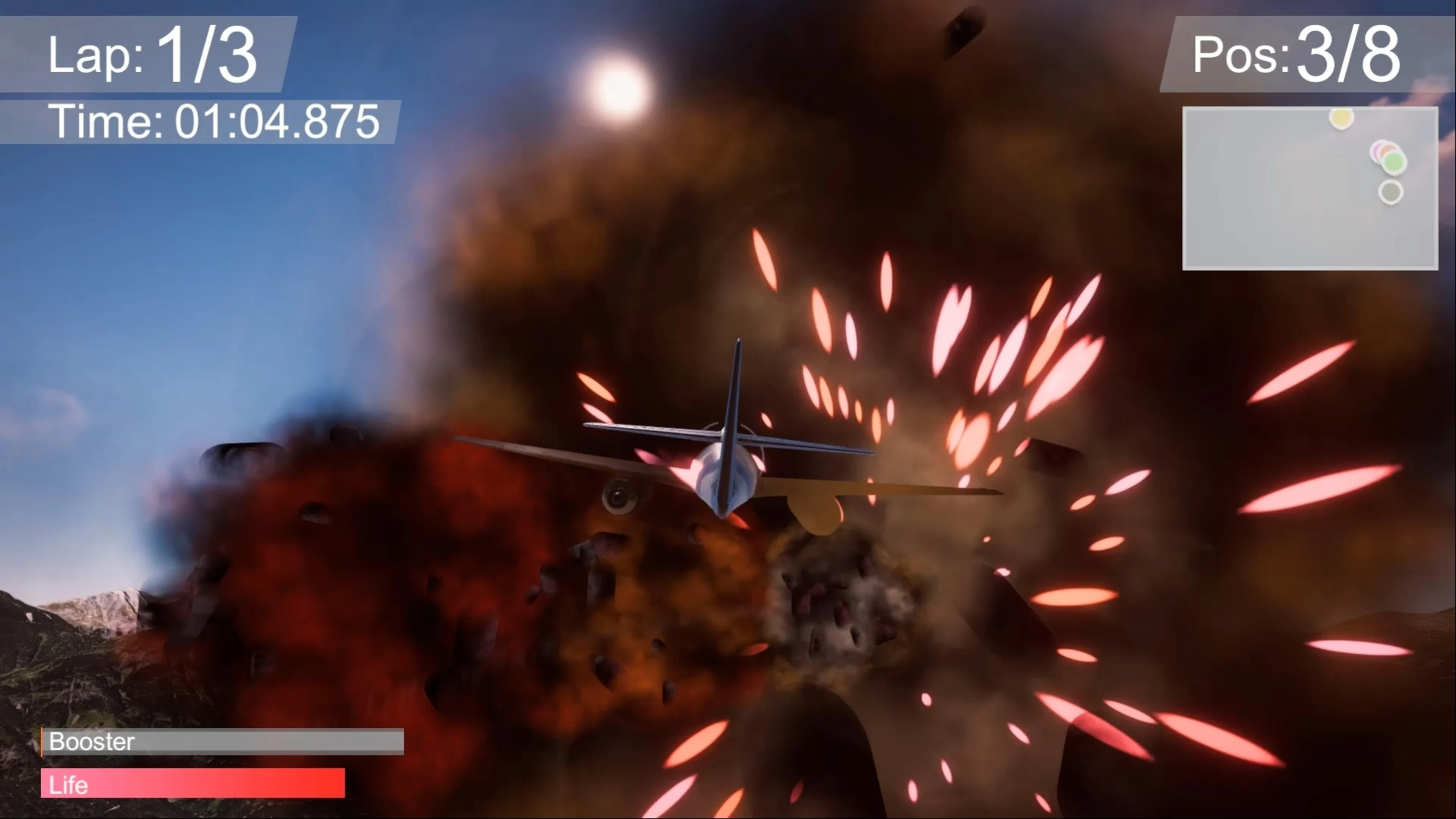Click the olive green minimap dot

point(1391,191)
